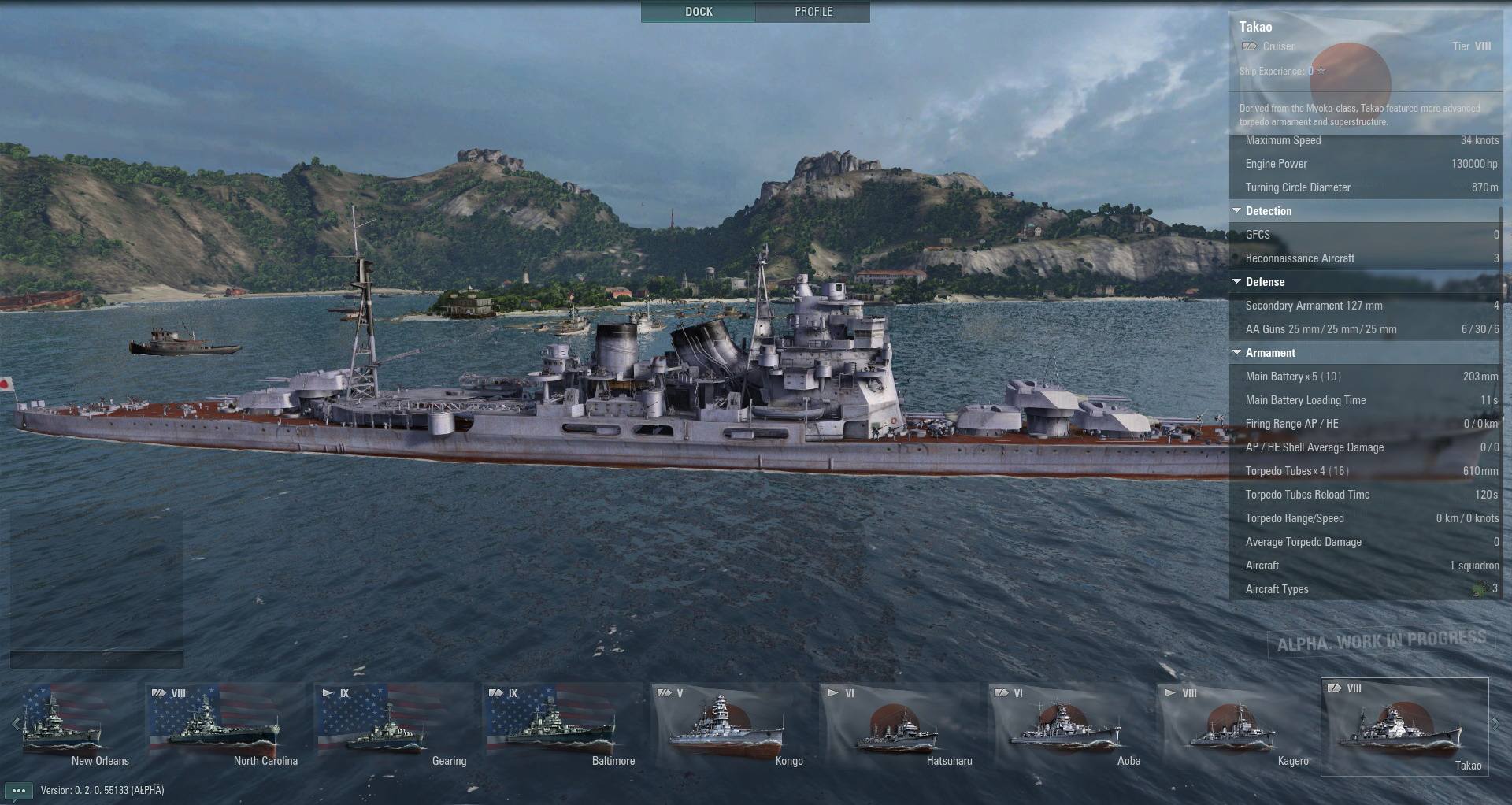Open the ellipsis menu button
This screenshot has width=1512, height=805.
(x=18, y=791)
